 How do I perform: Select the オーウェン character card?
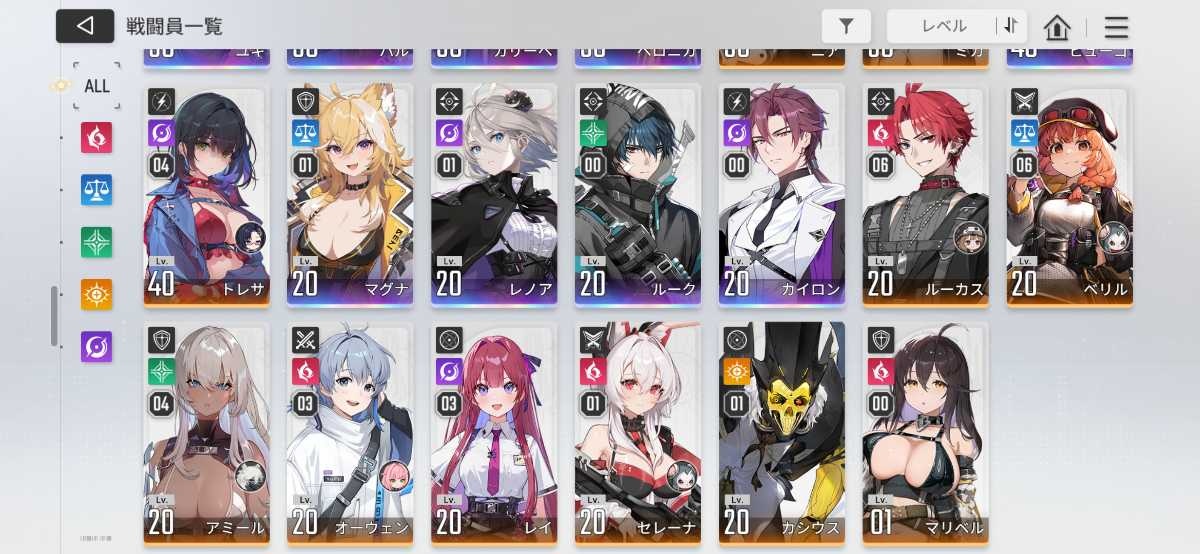(x=350, y=433)
